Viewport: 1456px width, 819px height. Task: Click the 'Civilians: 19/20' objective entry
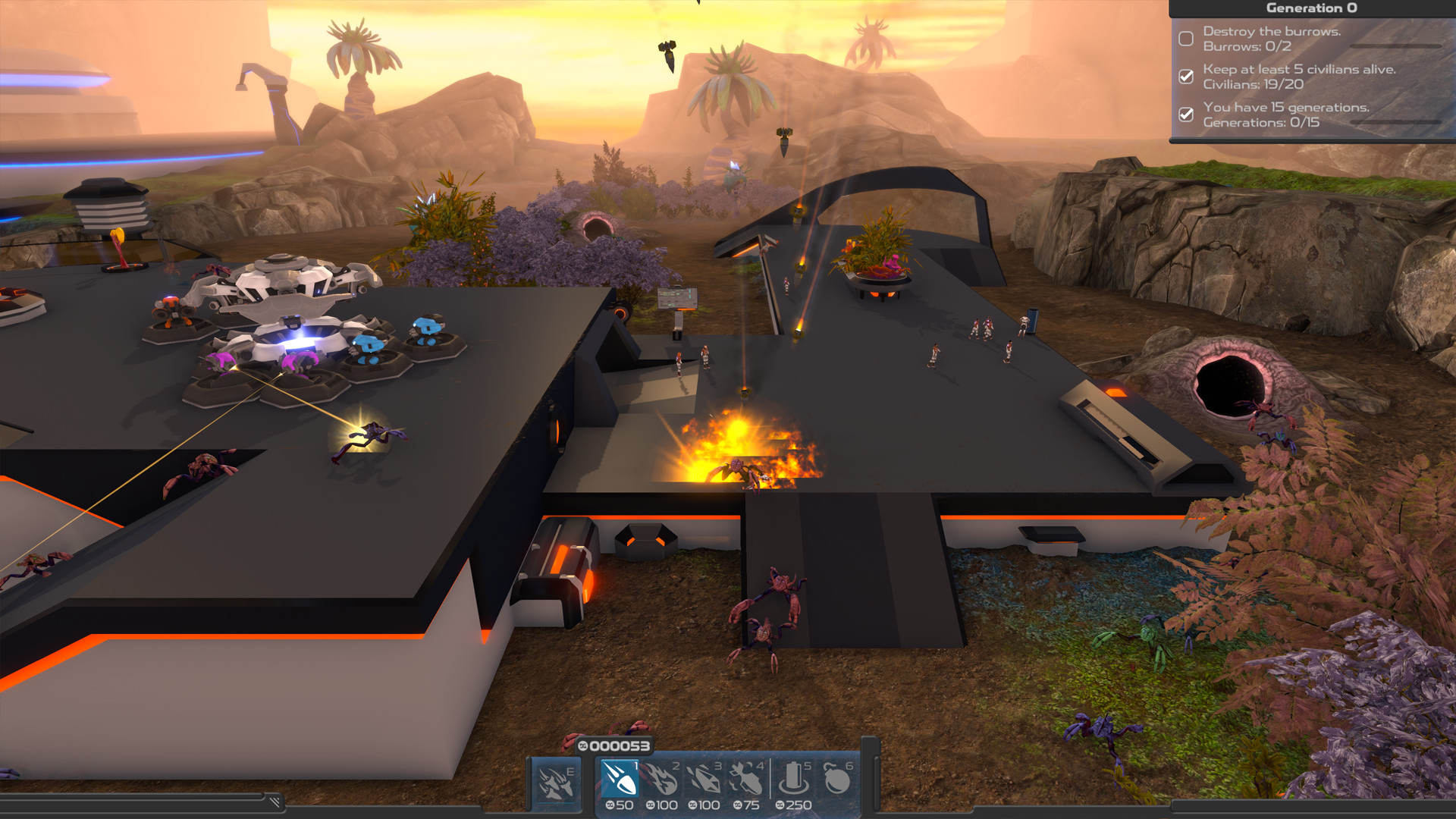(1254, 85)
